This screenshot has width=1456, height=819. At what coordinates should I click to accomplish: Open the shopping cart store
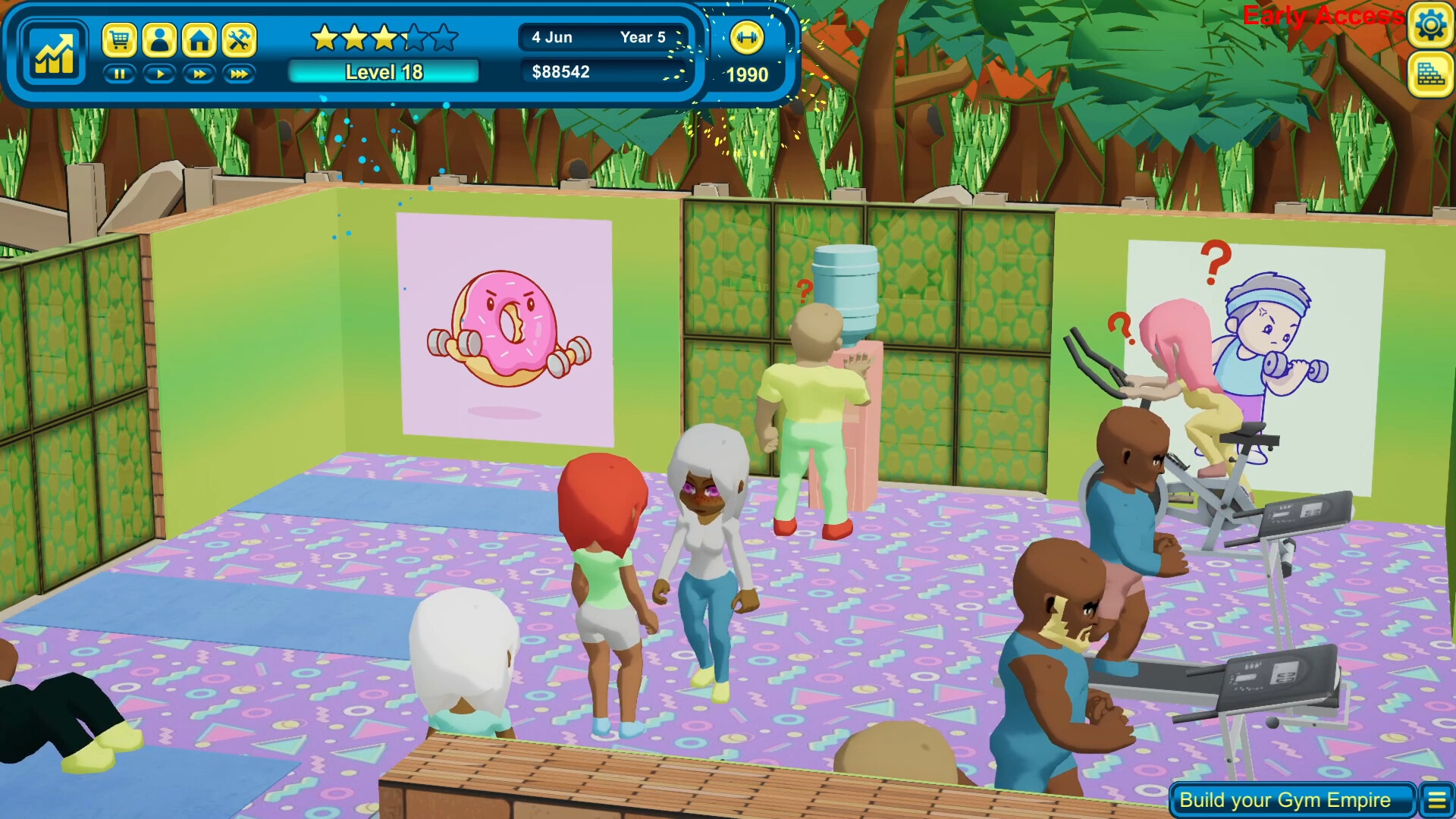tap(119, 39)
